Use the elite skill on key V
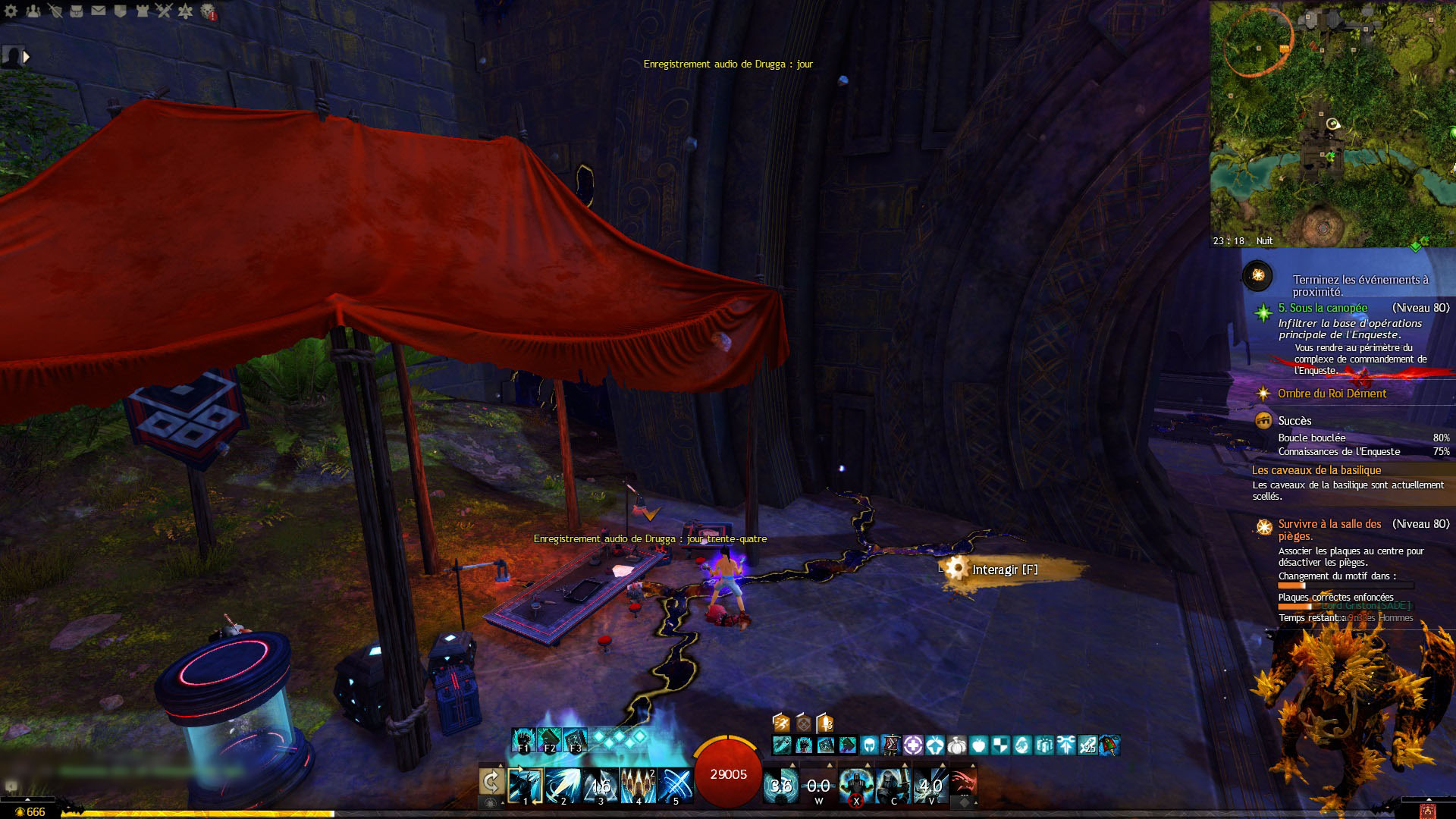 tap(930, 786)
